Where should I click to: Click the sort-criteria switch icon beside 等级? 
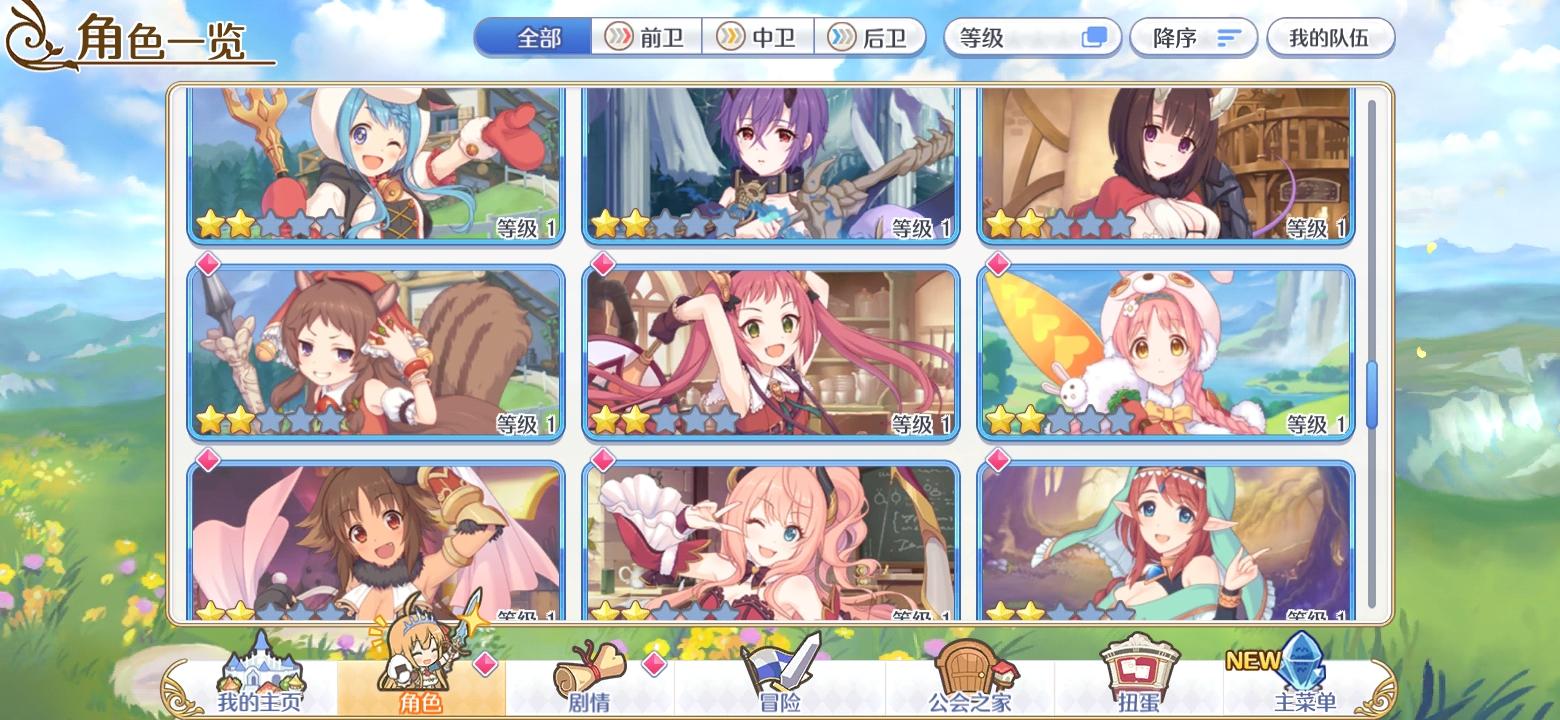pos(1095,37)
